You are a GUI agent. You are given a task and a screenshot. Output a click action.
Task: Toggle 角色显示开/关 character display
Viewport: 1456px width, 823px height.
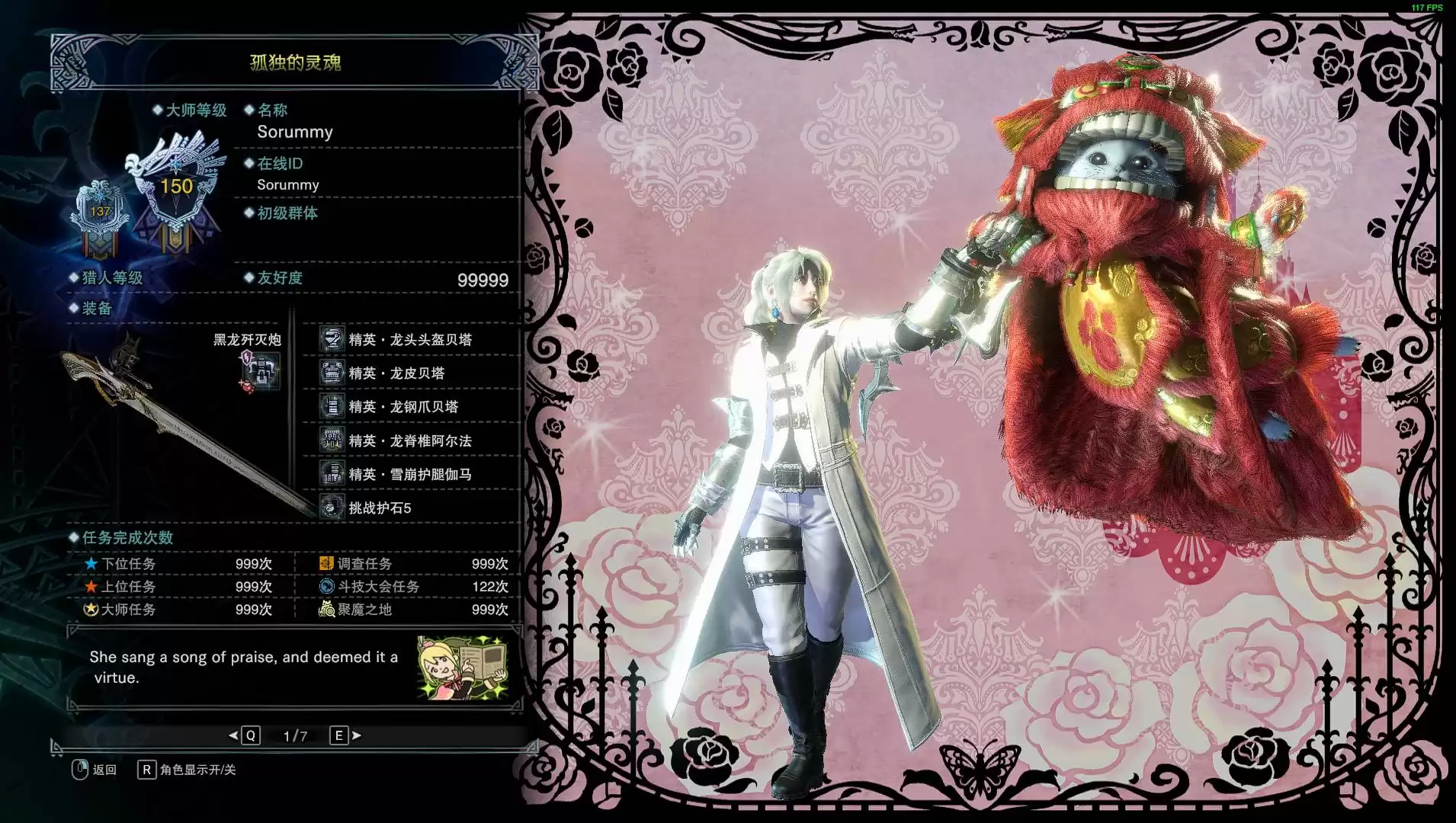pos(197,770)
